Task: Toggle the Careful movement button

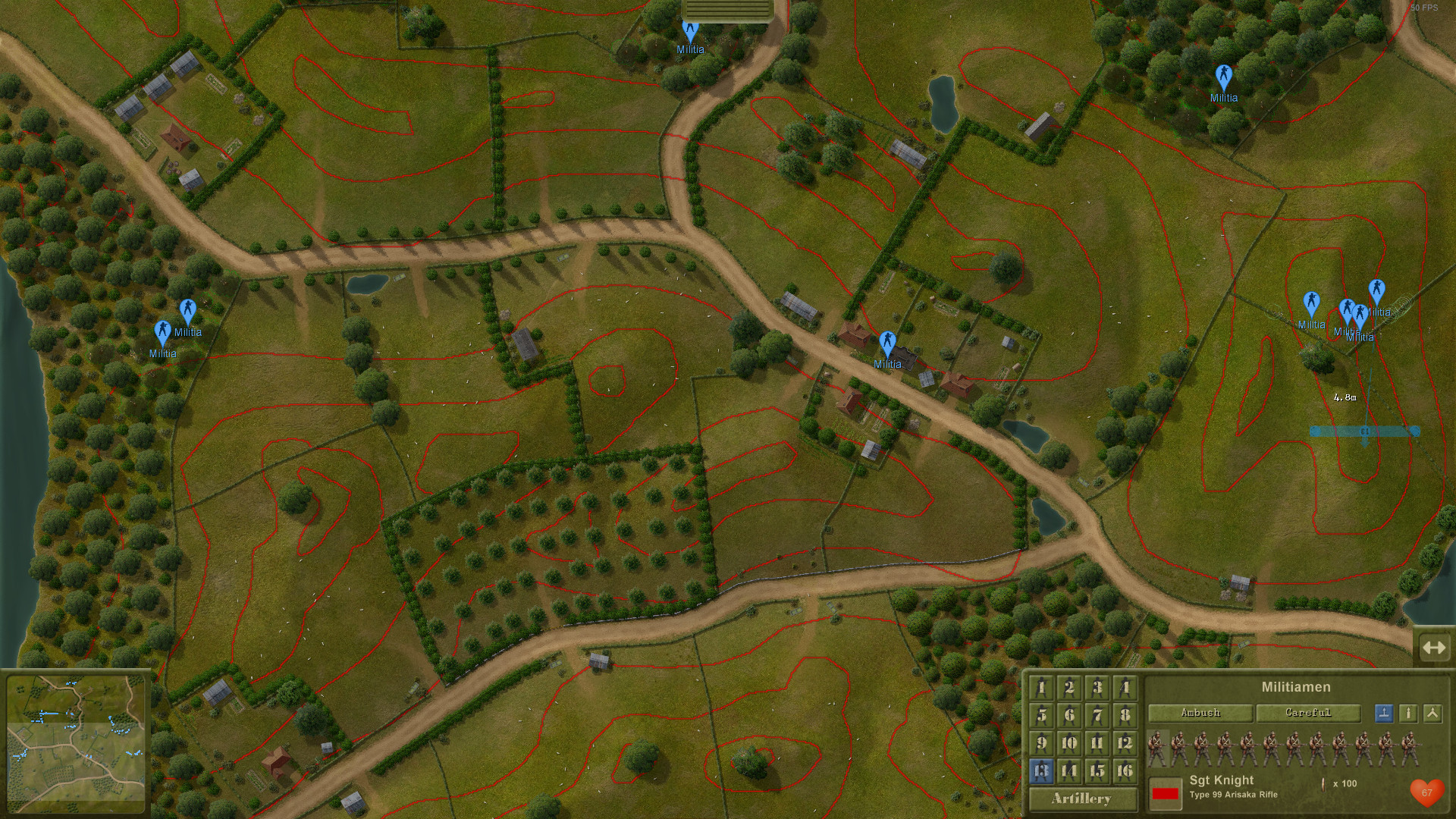Action: (x=1308, y=713)
